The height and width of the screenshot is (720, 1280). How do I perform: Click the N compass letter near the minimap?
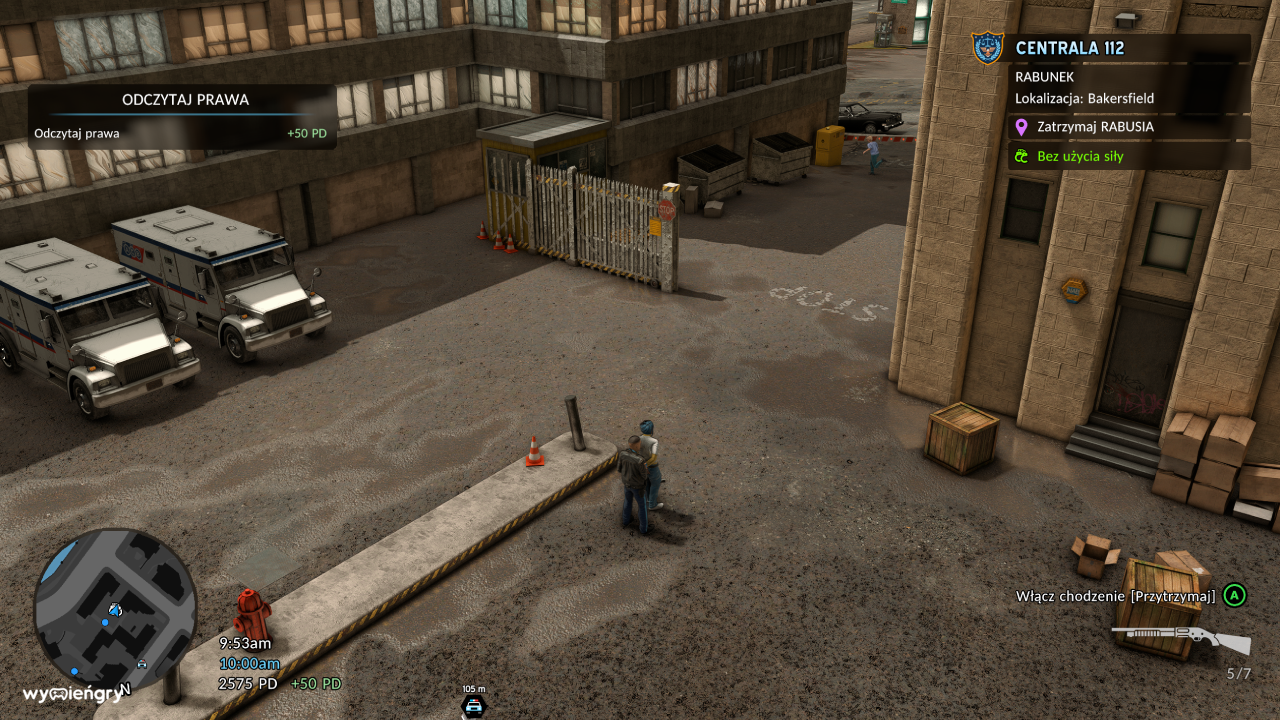pos(124,688)
